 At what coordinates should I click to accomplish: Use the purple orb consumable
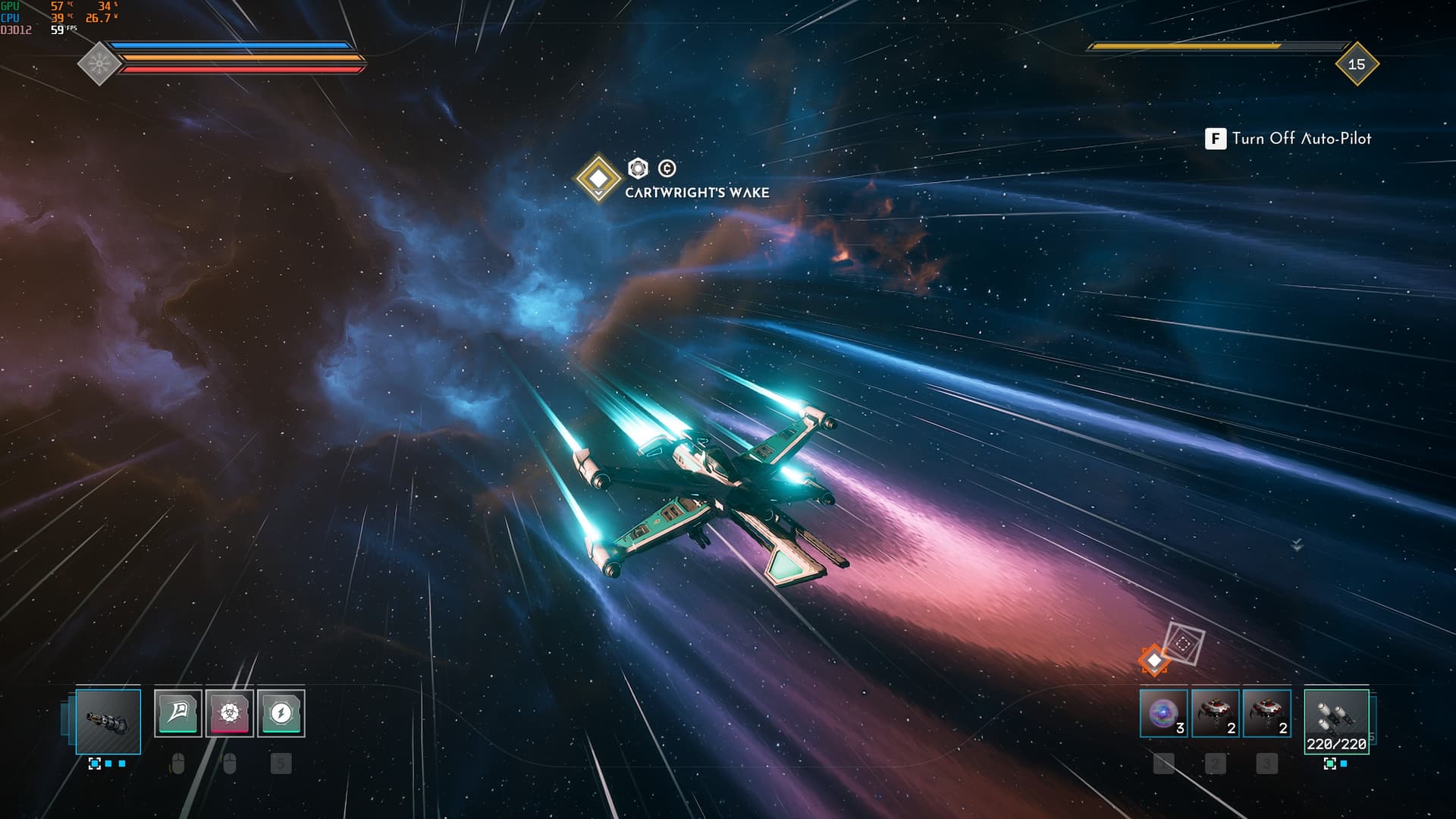[1163, 714]
